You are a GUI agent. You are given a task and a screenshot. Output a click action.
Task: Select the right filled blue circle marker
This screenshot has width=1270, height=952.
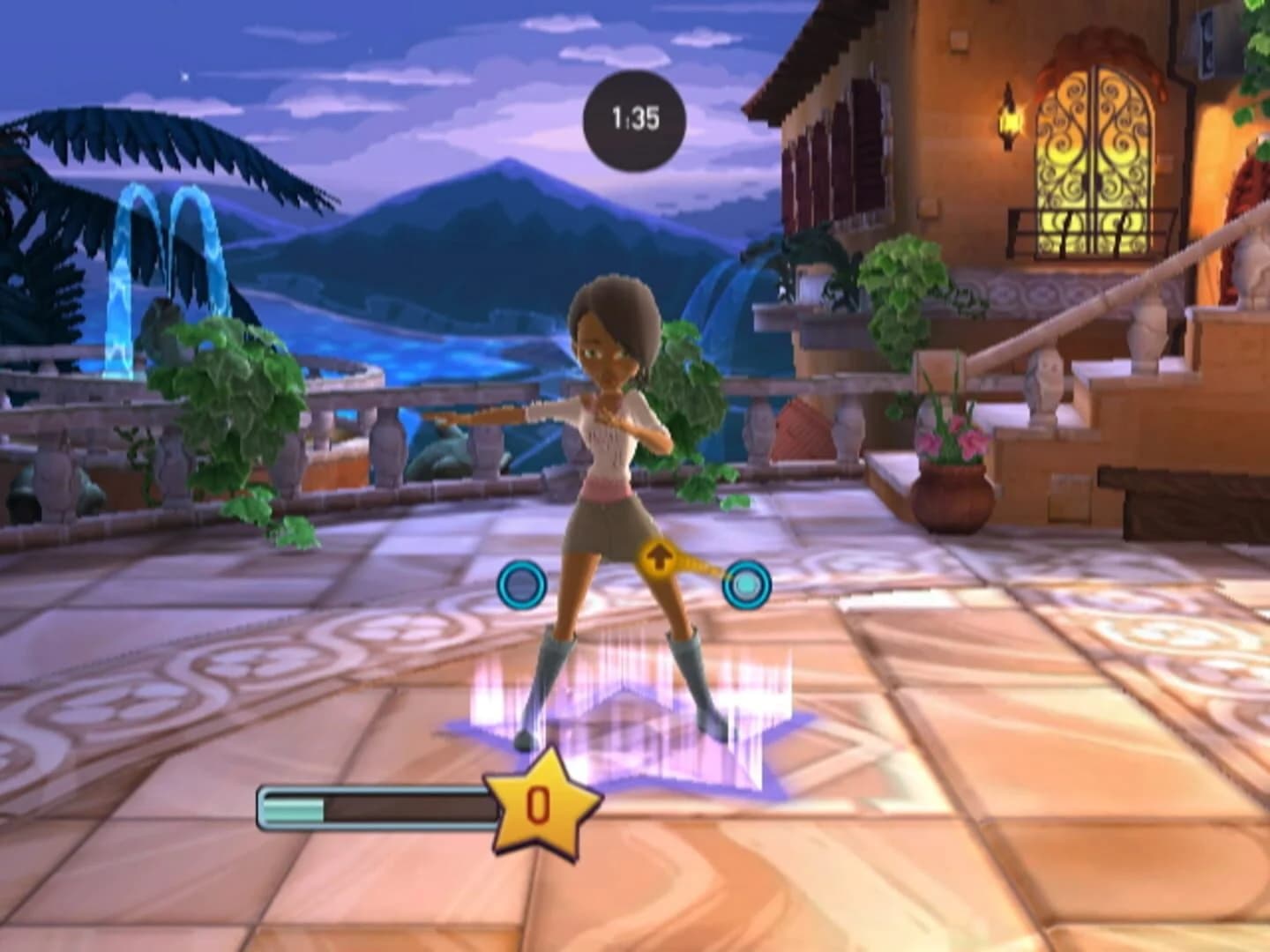(x=749, y=584)
